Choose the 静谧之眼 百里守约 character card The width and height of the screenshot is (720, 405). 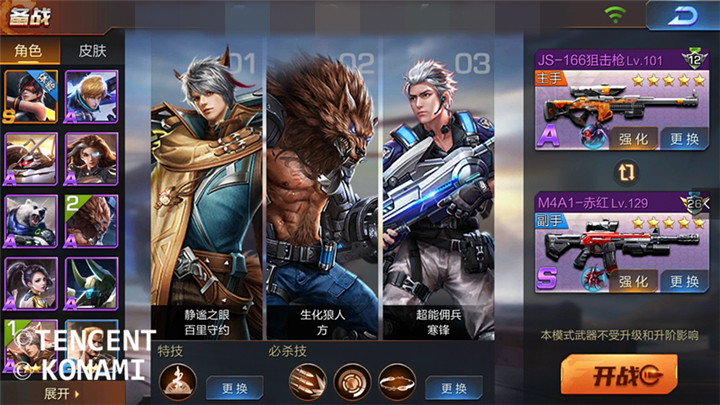[207, 190]
